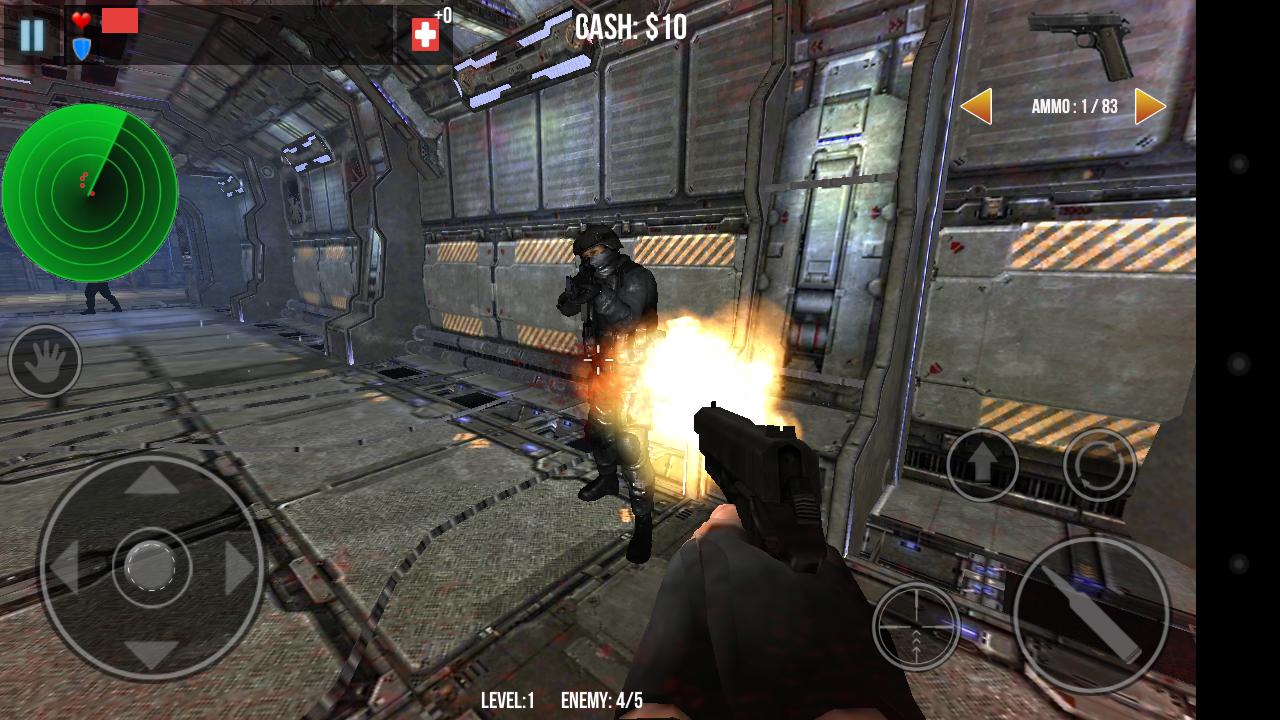Toggle pause with the pause button
This screenshot has height=720, width=1280.
[x=31, y=36]
